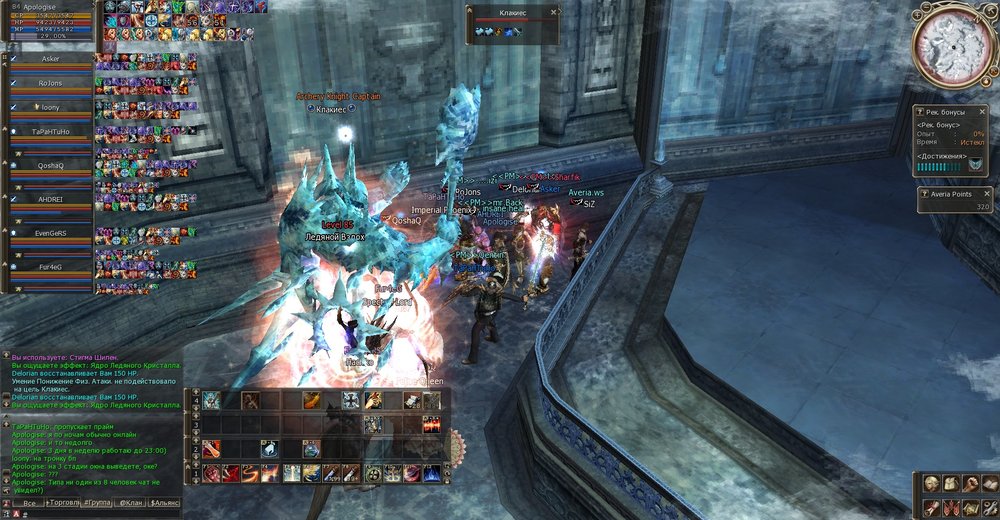This screenshot has width=1000, height=520.
Task: Switch to the @Клан chat tab
Action: pos(131,502)
